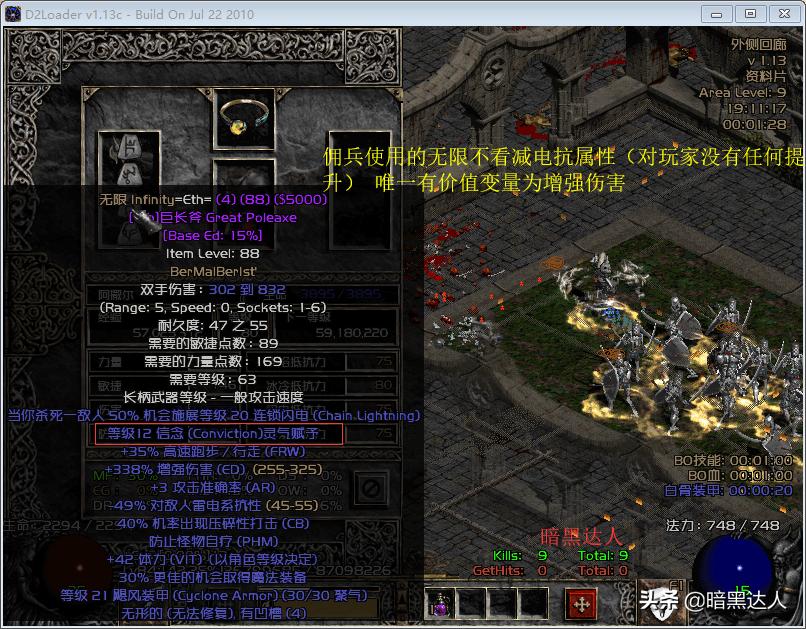The width and height of the screenshot is (806, 629).
Task: Click the round button on the stats panel
Action: pos(370,487)
